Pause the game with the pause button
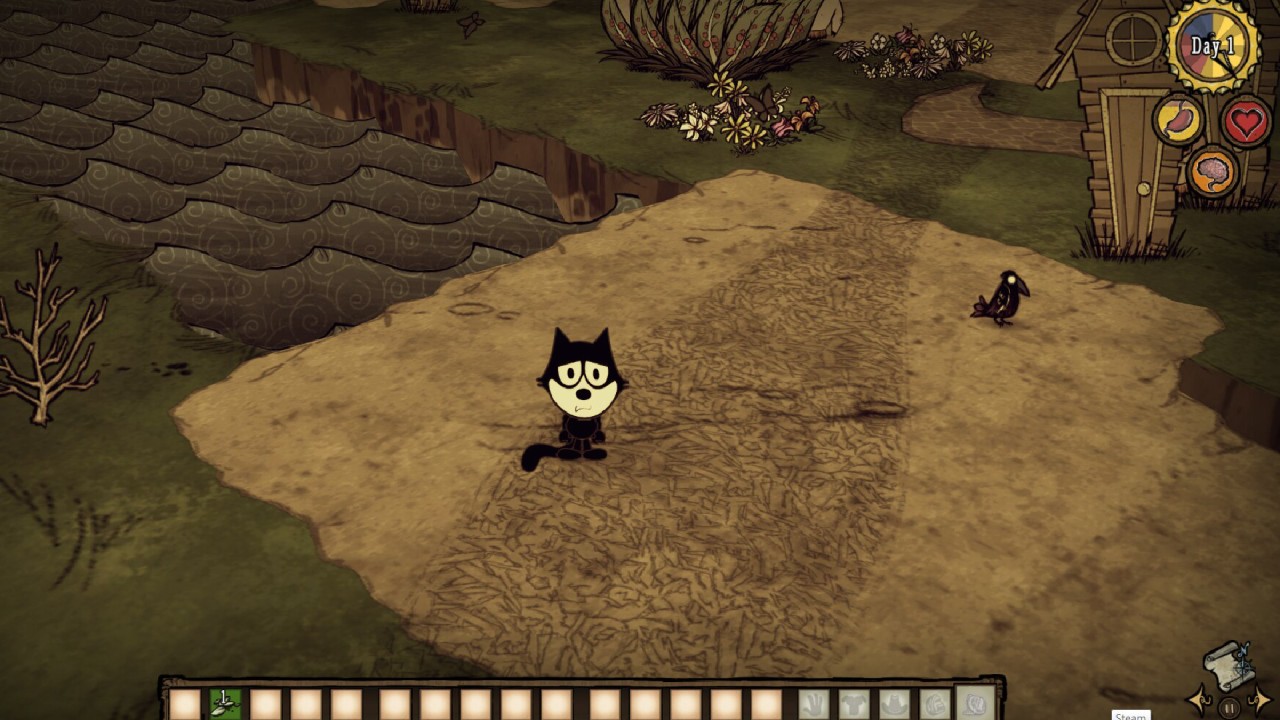 (x=1229, y=707)
